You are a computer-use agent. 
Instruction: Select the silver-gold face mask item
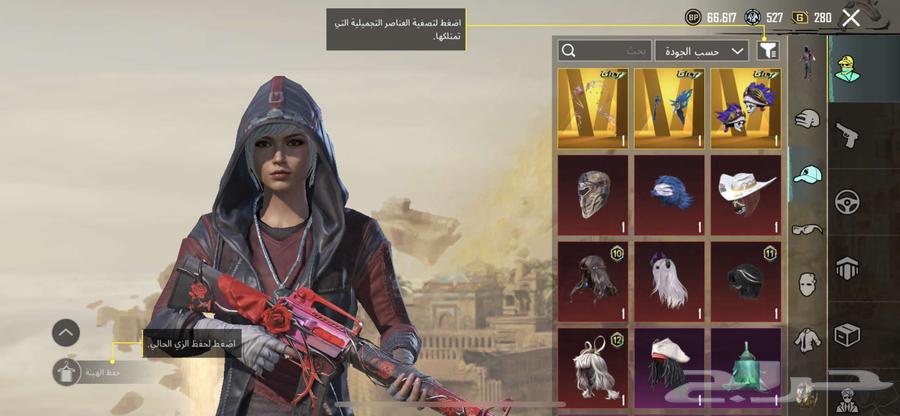[593, 194]
